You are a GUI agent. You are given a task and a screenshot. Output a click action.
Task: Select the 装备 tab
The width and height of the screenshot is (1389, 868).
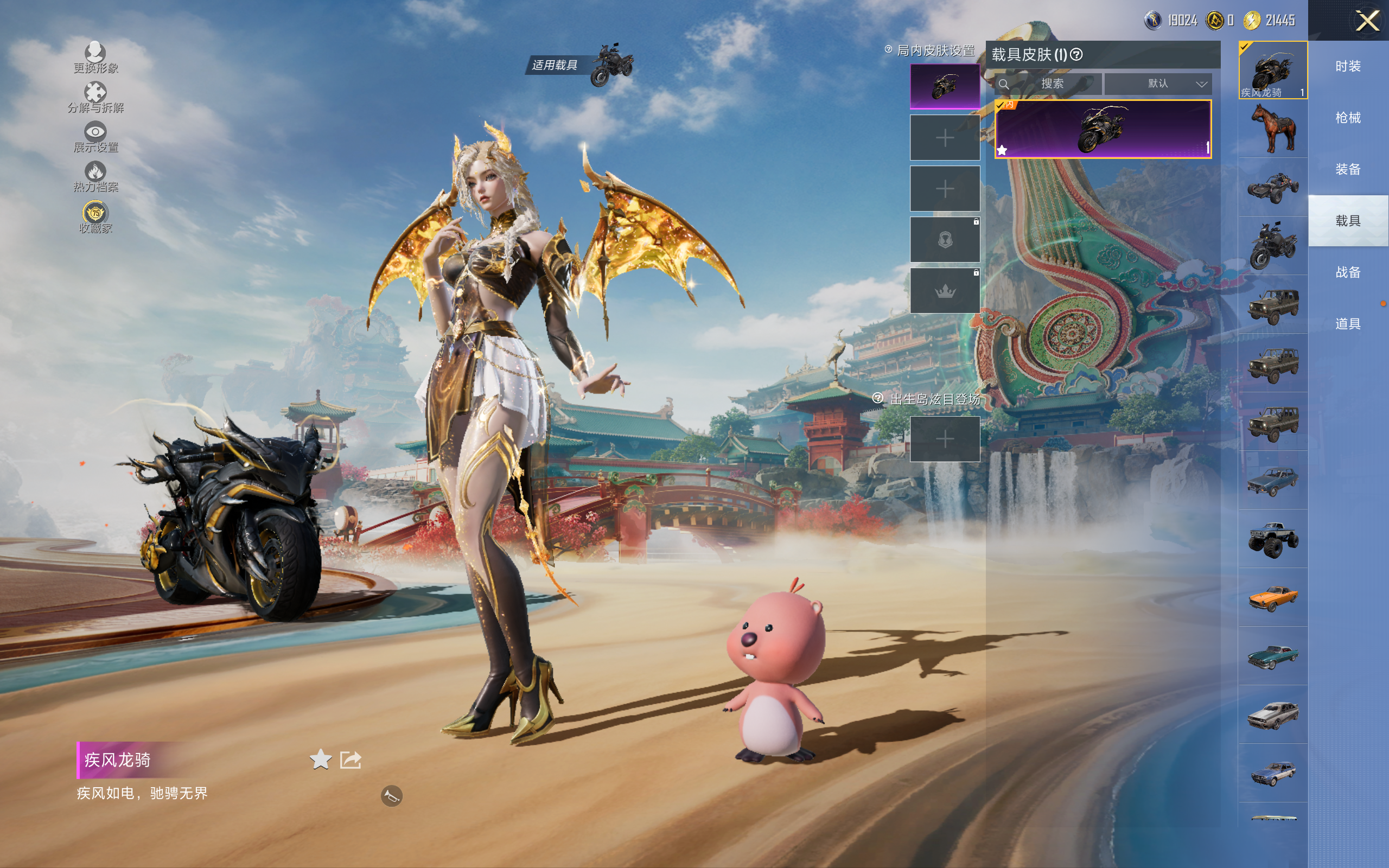pyautogui.click(x=1348, y=169)
